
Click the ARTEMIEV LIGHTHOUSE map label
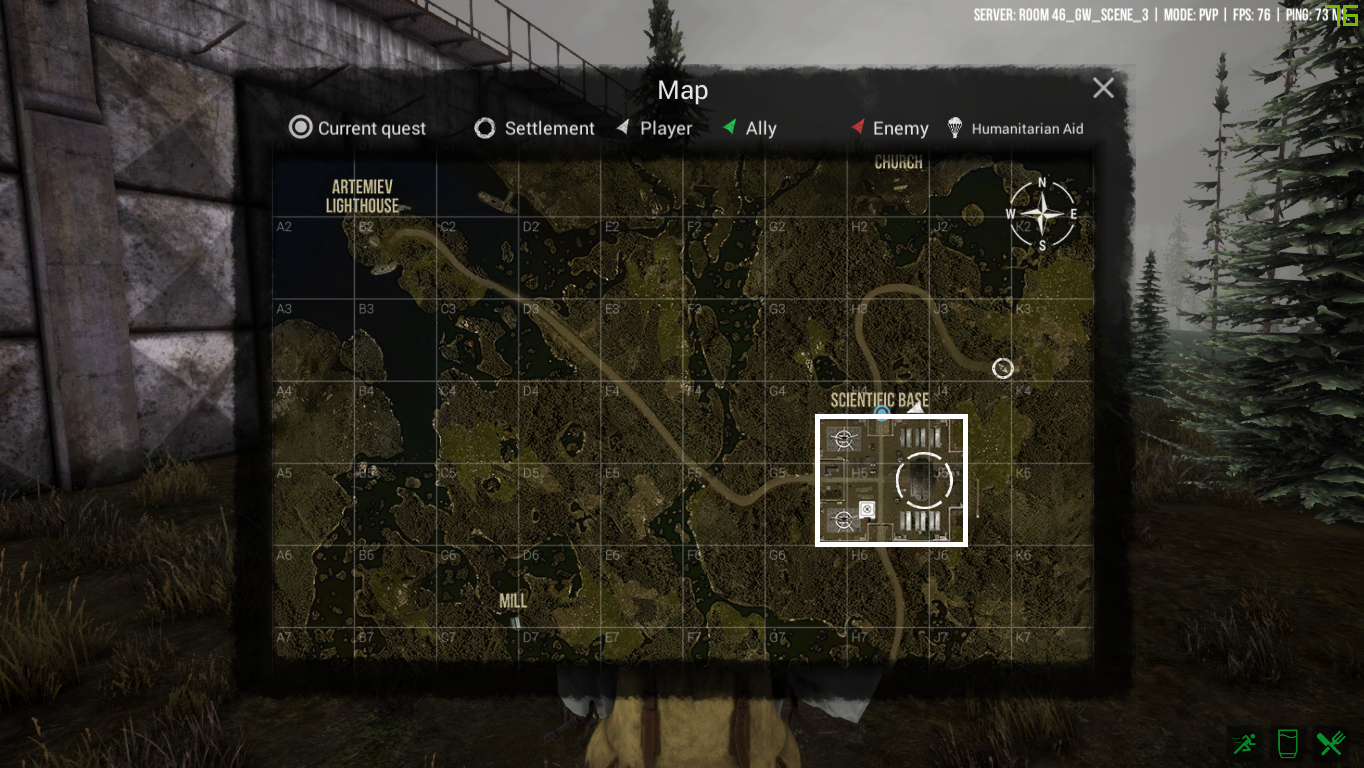pos(362,196)
